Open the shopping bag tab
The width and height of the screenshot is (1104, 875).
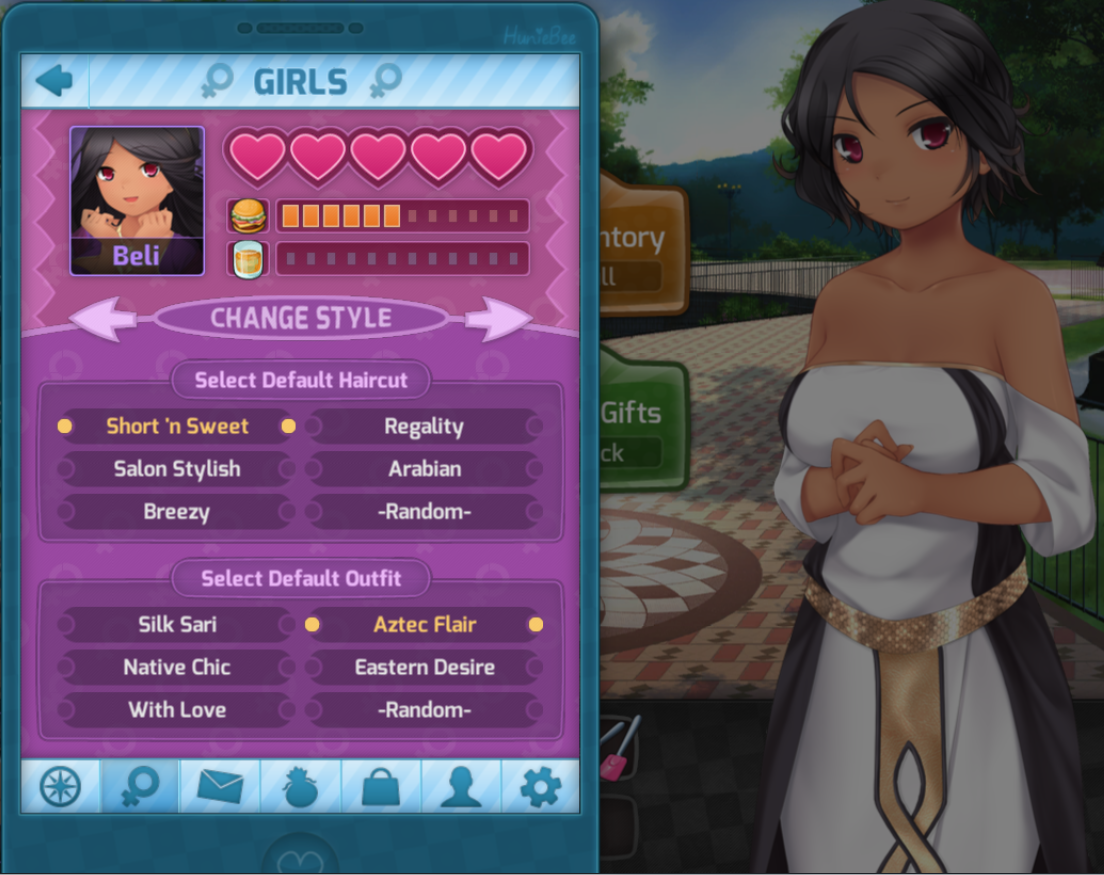380,787
